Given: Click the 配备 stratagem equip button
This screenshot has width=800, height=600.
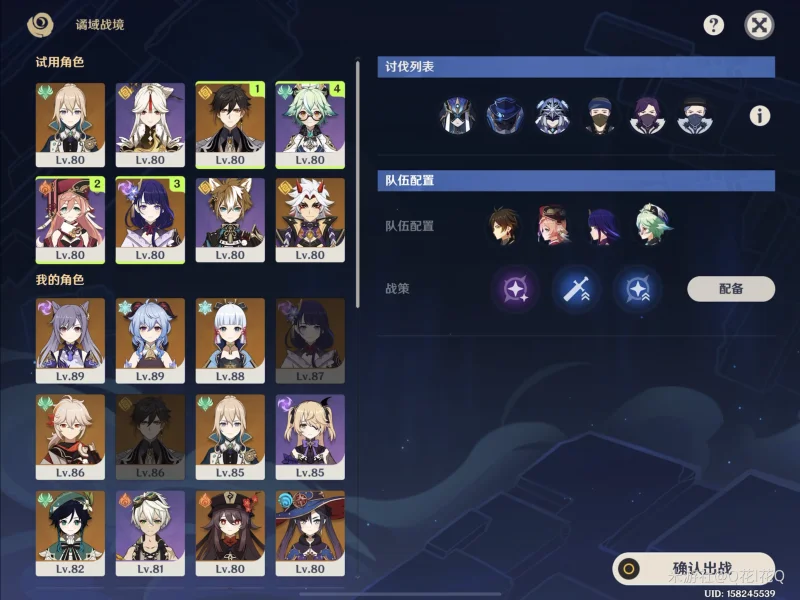Looking at the screenshot, I should click(730, 289).
